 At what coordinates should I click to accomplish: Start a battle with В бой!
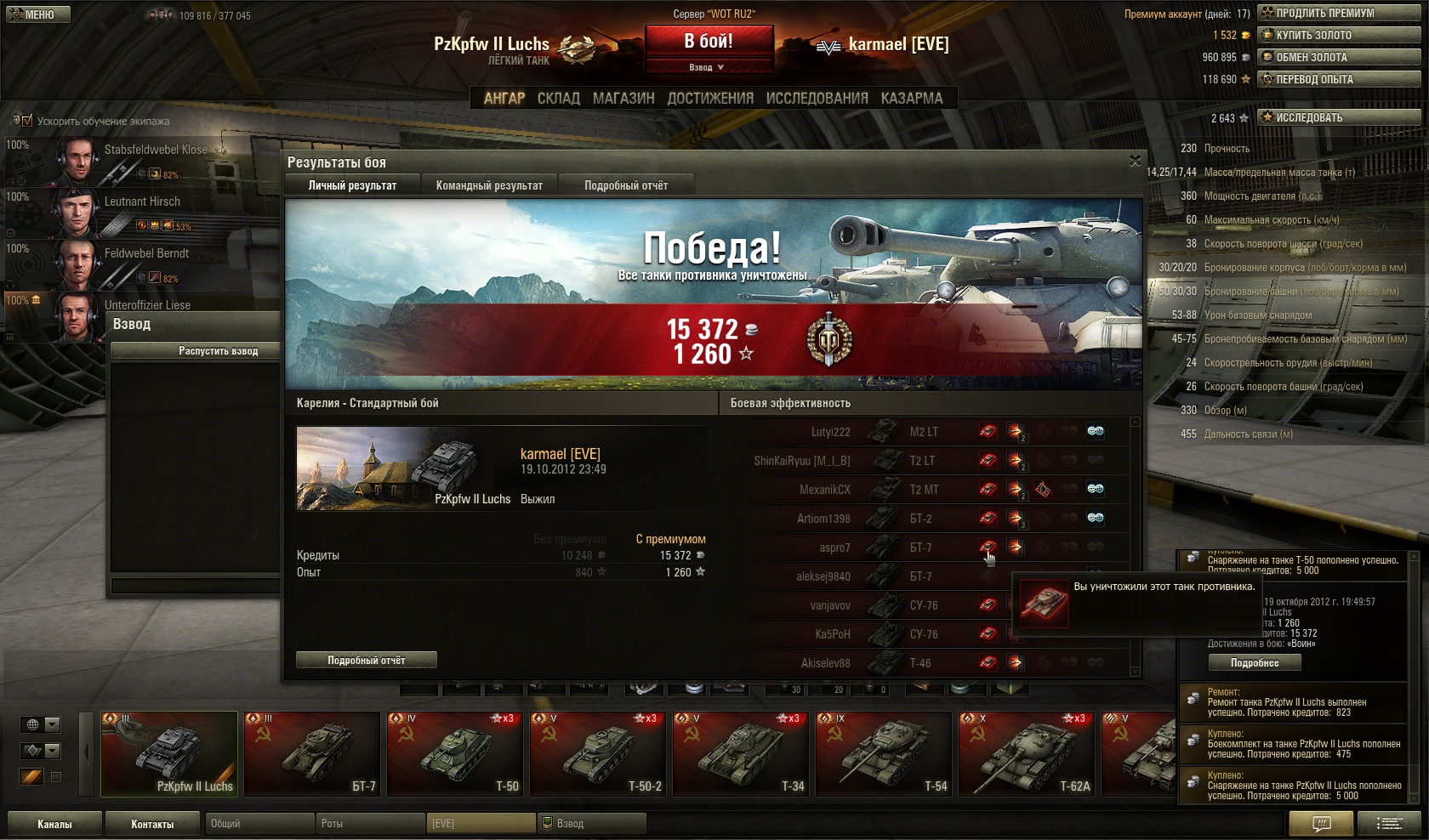coord(709,41)
